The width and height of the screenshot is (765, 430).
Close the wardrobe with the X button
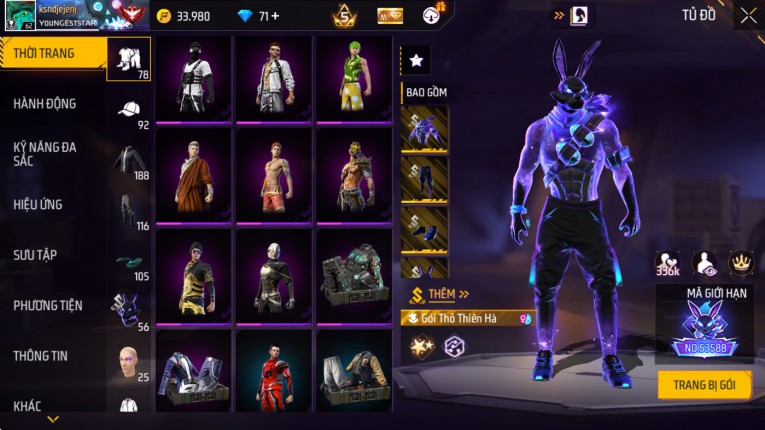(x=748, y=15)
